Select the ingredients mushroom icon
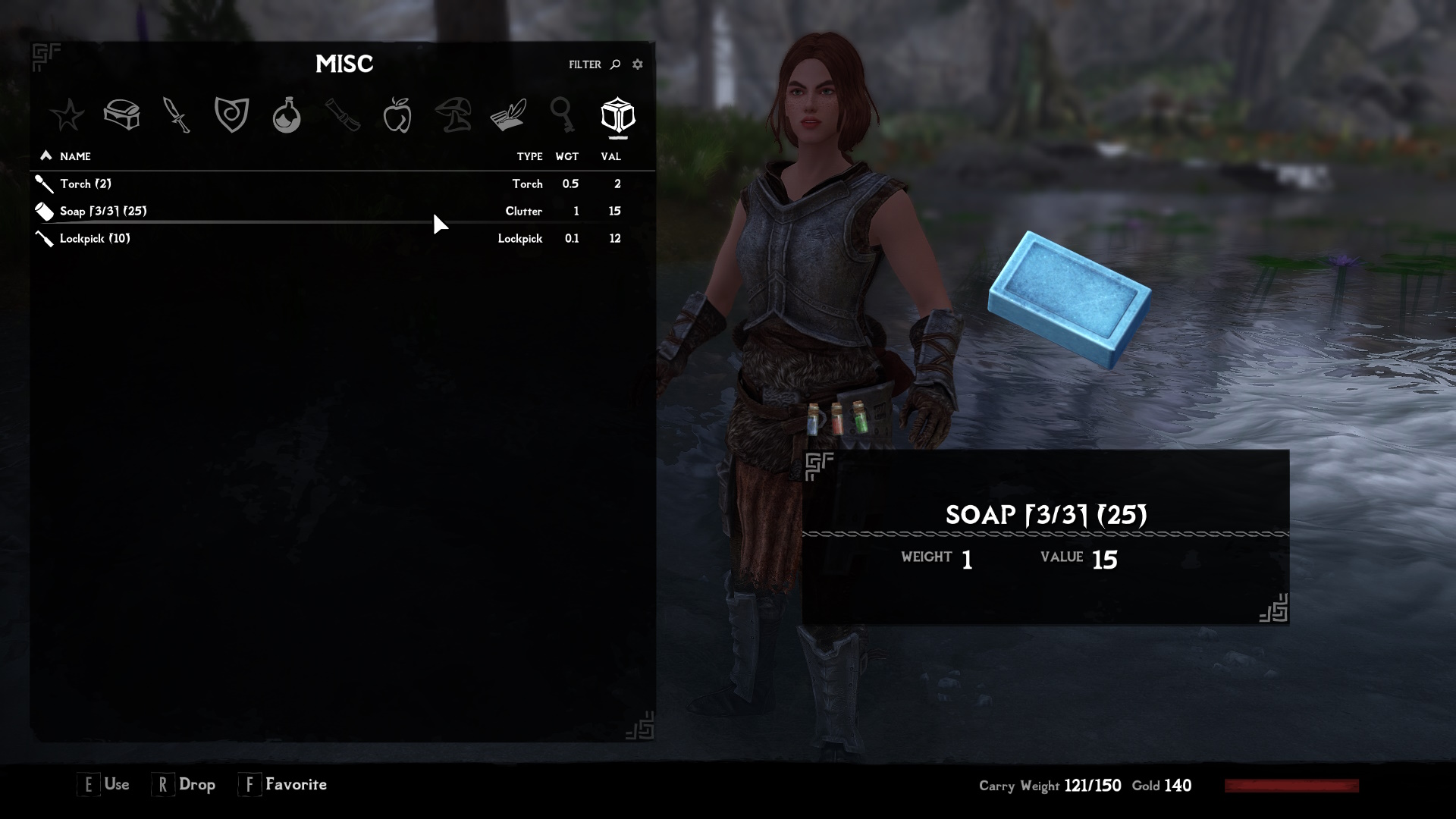This screenshot has width=1456, height=819. [453, 115]
